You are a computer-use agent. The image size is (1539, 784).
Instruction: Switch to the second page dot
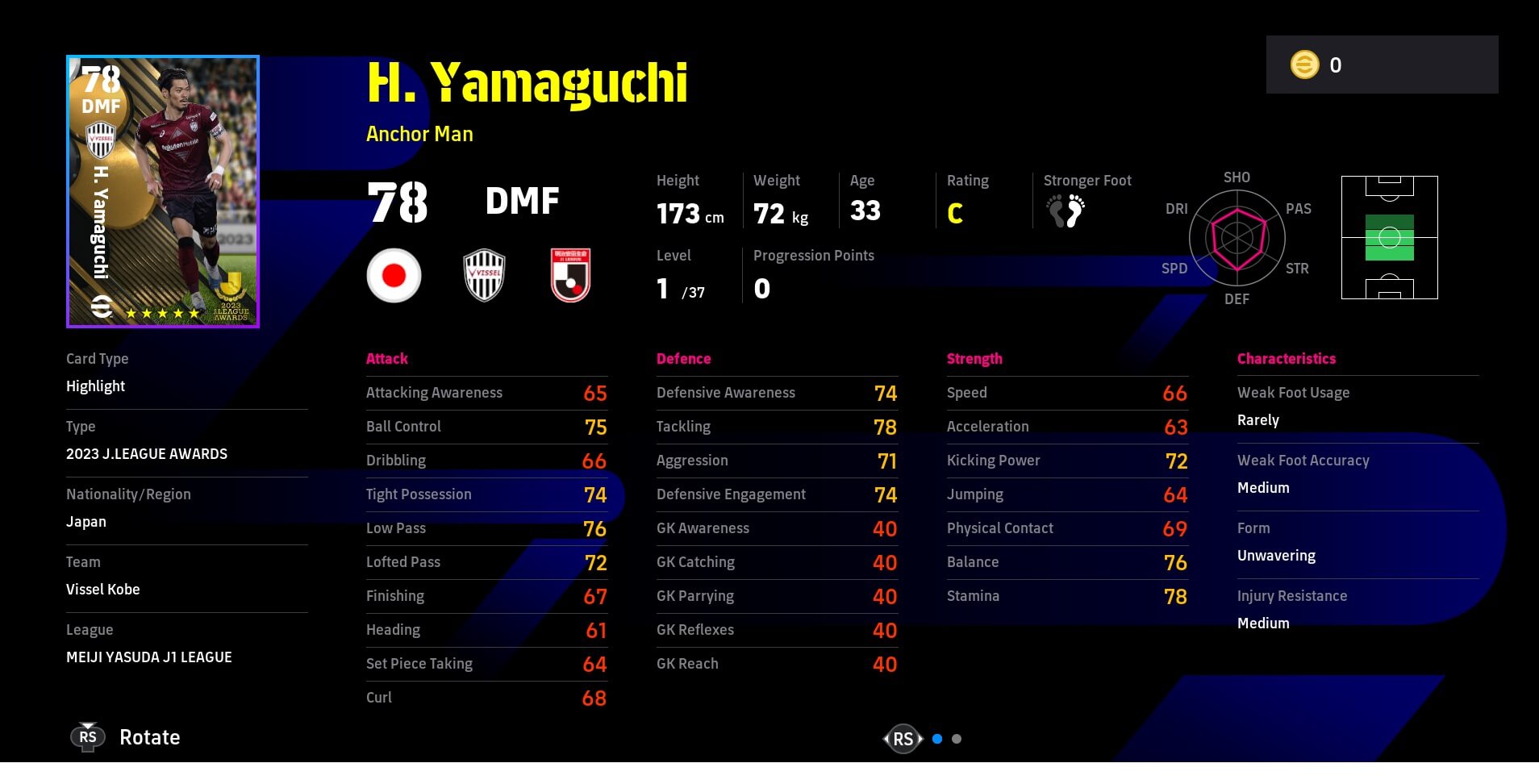click(x=957, y=739)
